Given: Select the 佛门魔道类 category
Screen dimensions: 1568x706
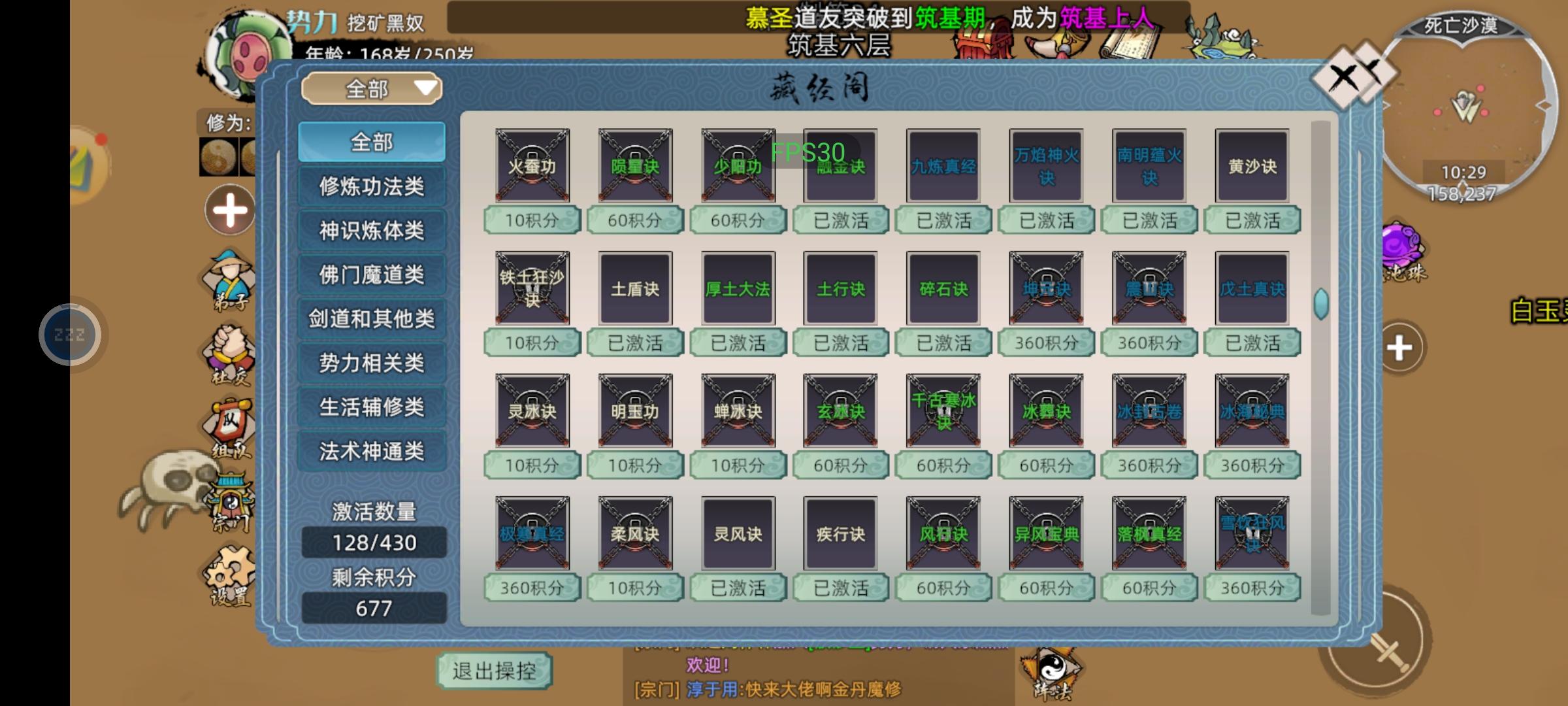Looking at the screenshot, I should [x=371, y=275].
